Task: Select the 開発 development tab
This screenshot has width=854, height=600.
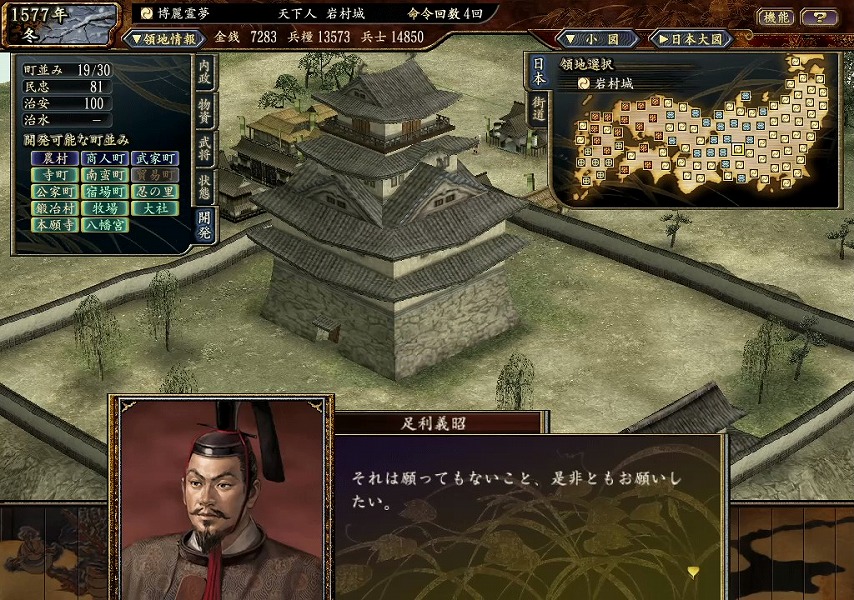Action: tap(204, 222)
